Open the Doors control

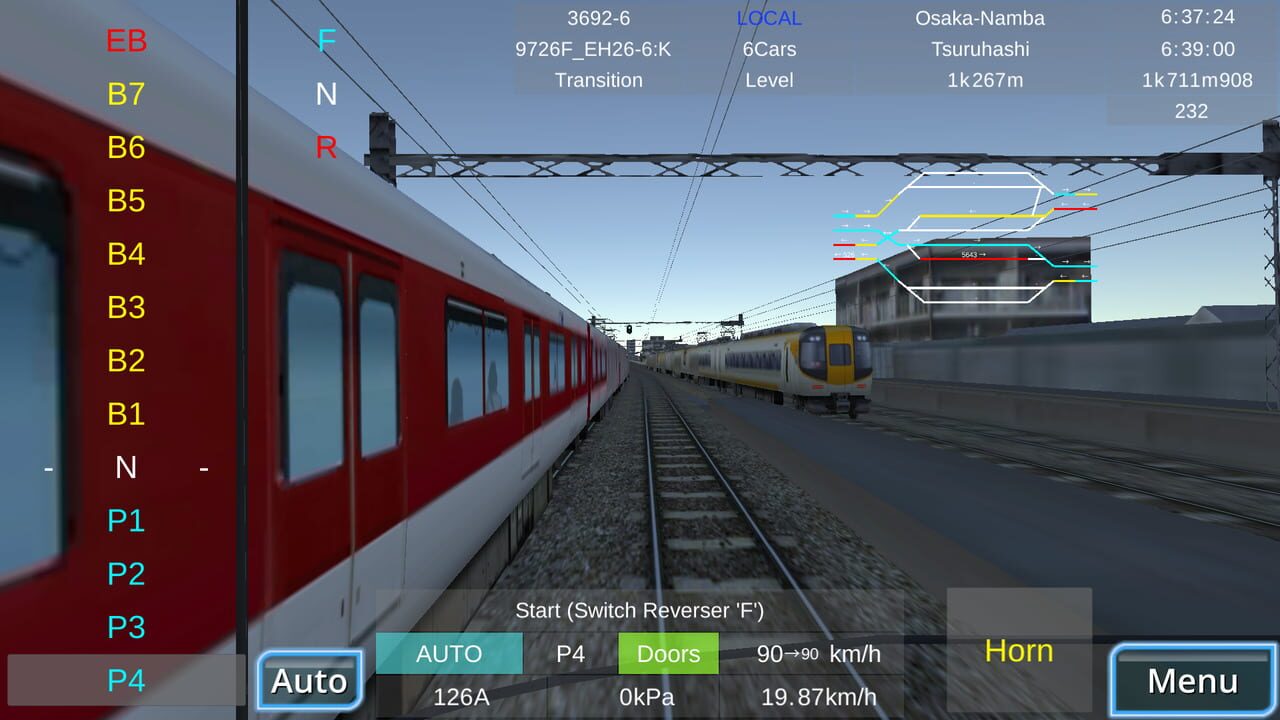[668, 653]
